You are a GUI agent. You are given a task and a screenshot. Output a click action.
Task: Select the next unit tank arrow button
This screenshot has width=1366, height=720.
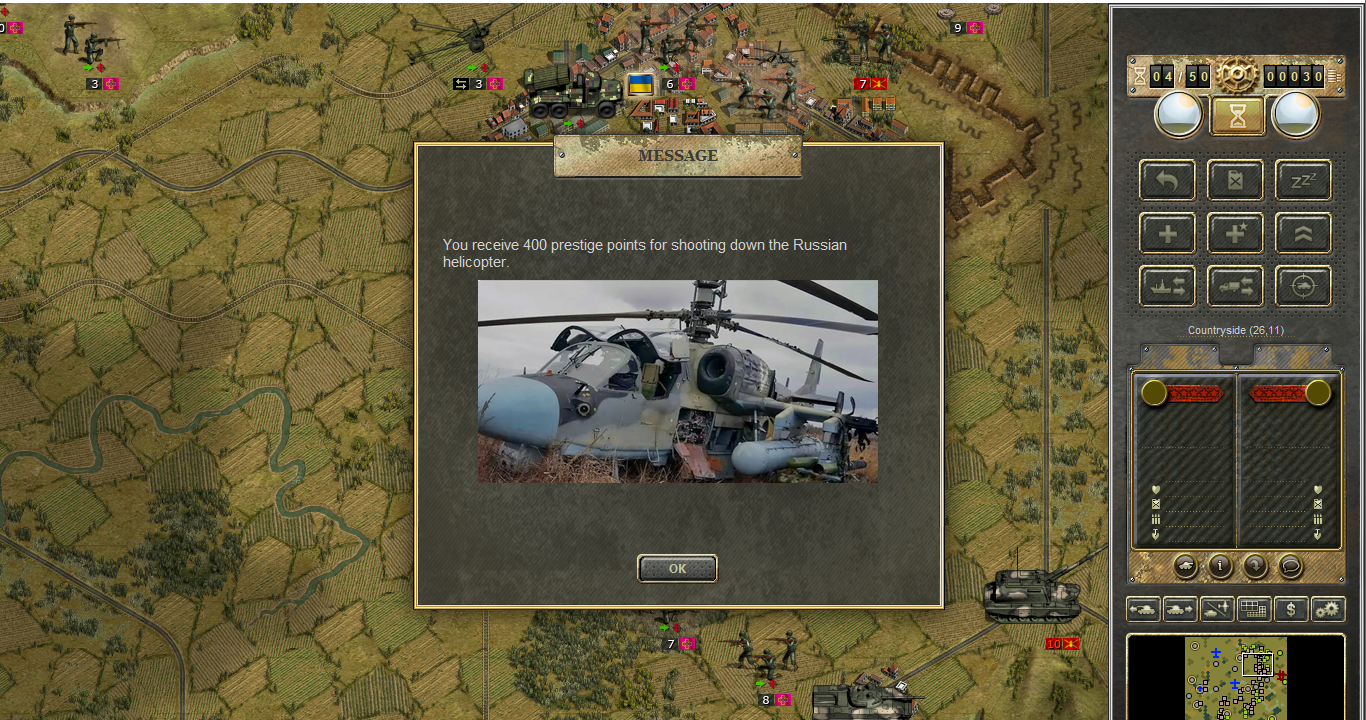point(1180,608)
